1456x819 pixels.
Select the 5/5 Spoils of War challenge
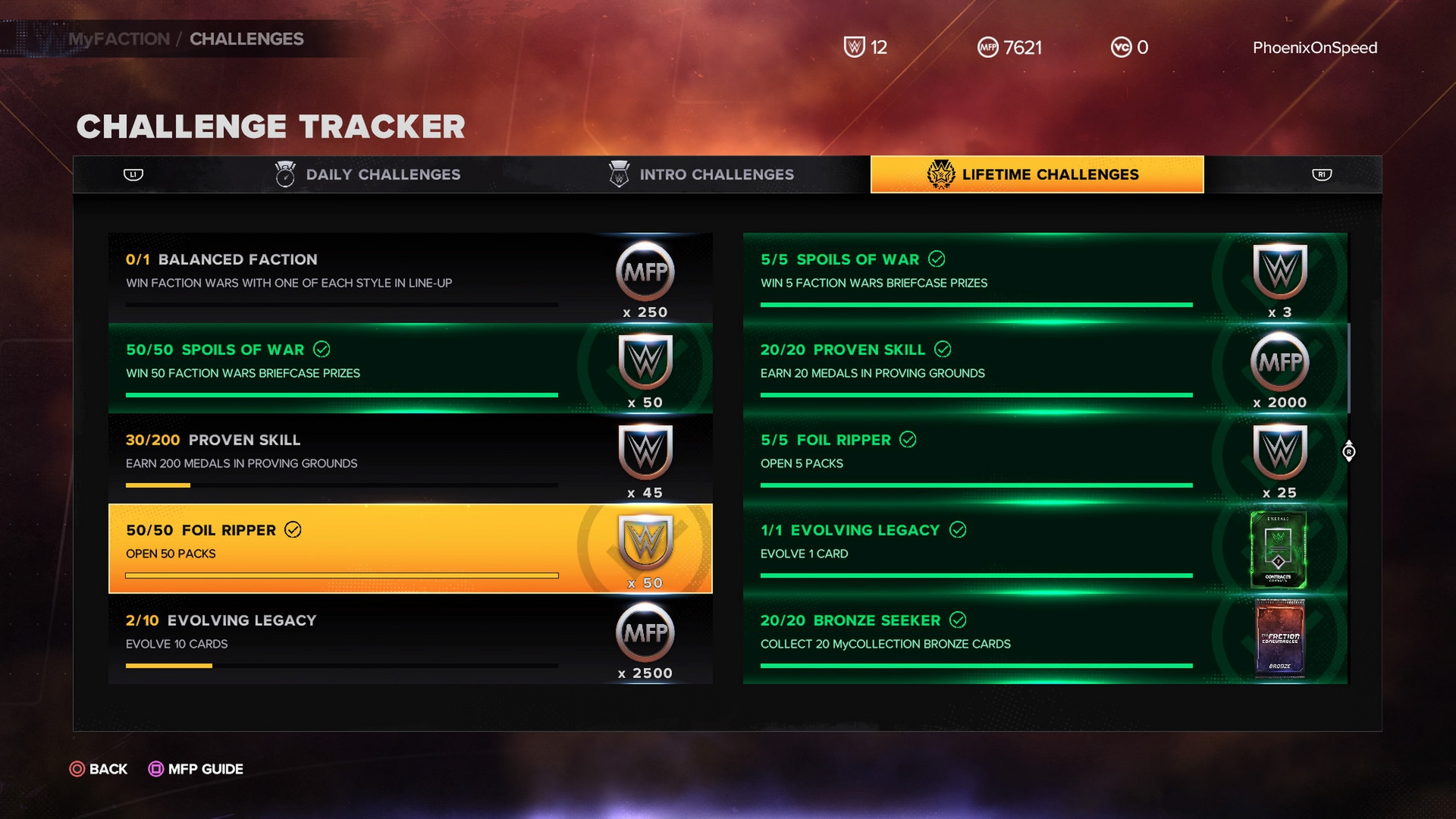click(1044, 277)
